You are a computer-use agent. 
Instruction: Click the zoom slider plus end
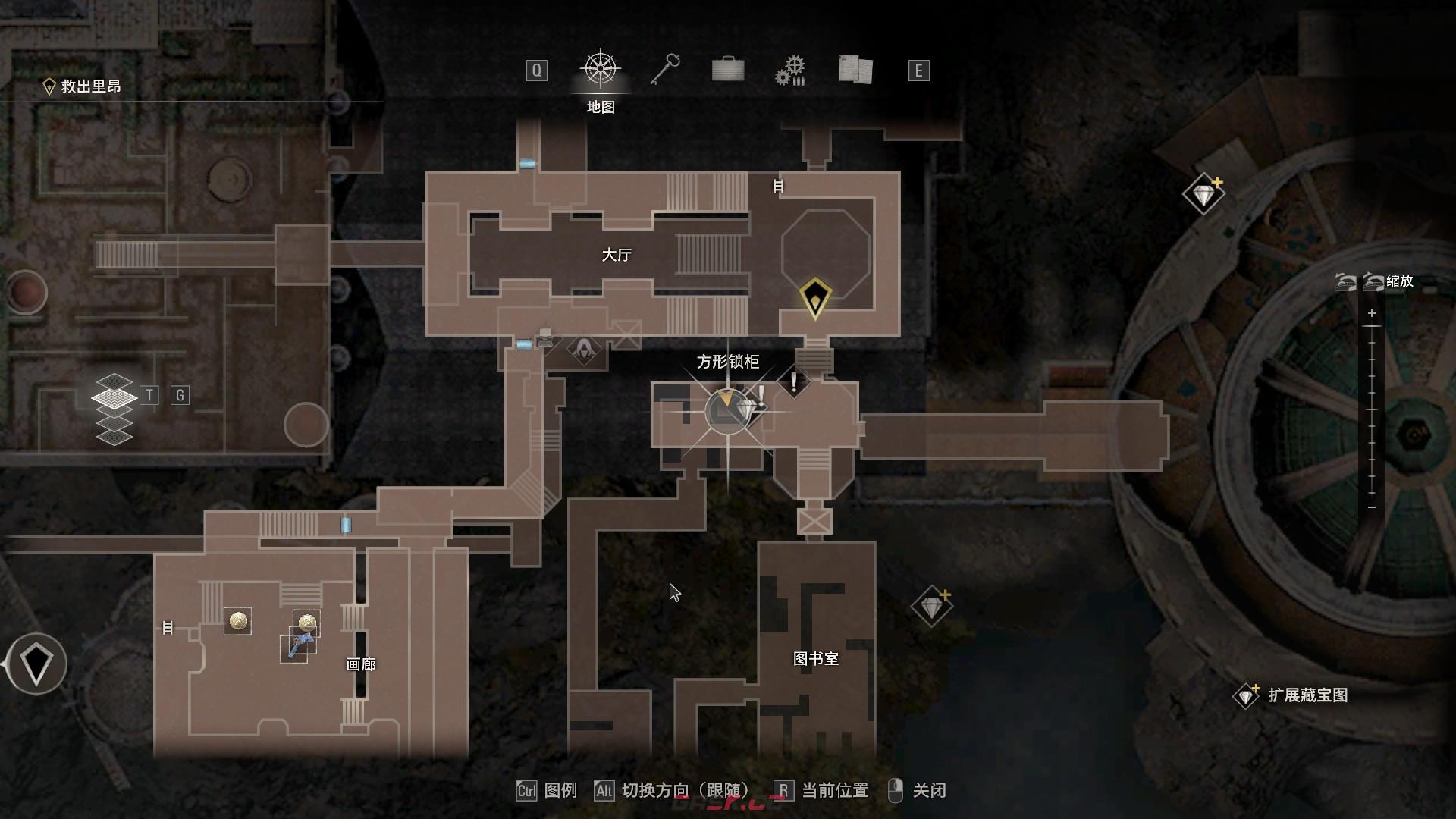tap(1371, 313)
